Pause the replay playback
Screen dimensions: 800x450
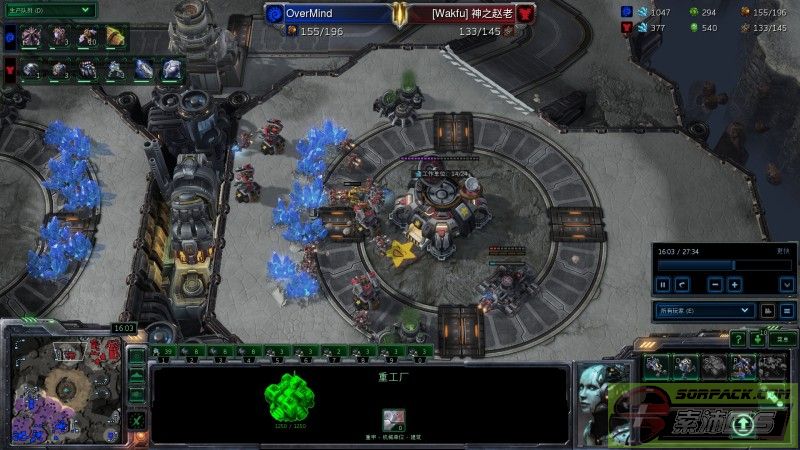tap(663, 284)
